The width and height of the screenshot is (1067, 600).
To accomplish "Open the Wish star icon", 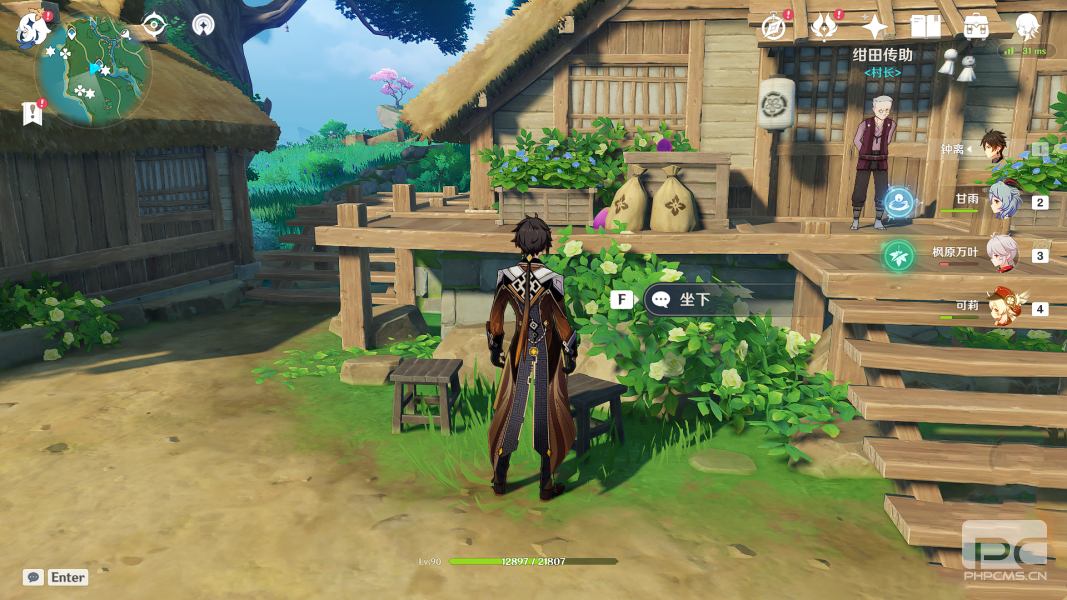I will pyautogui.click(x=875, y=27).
